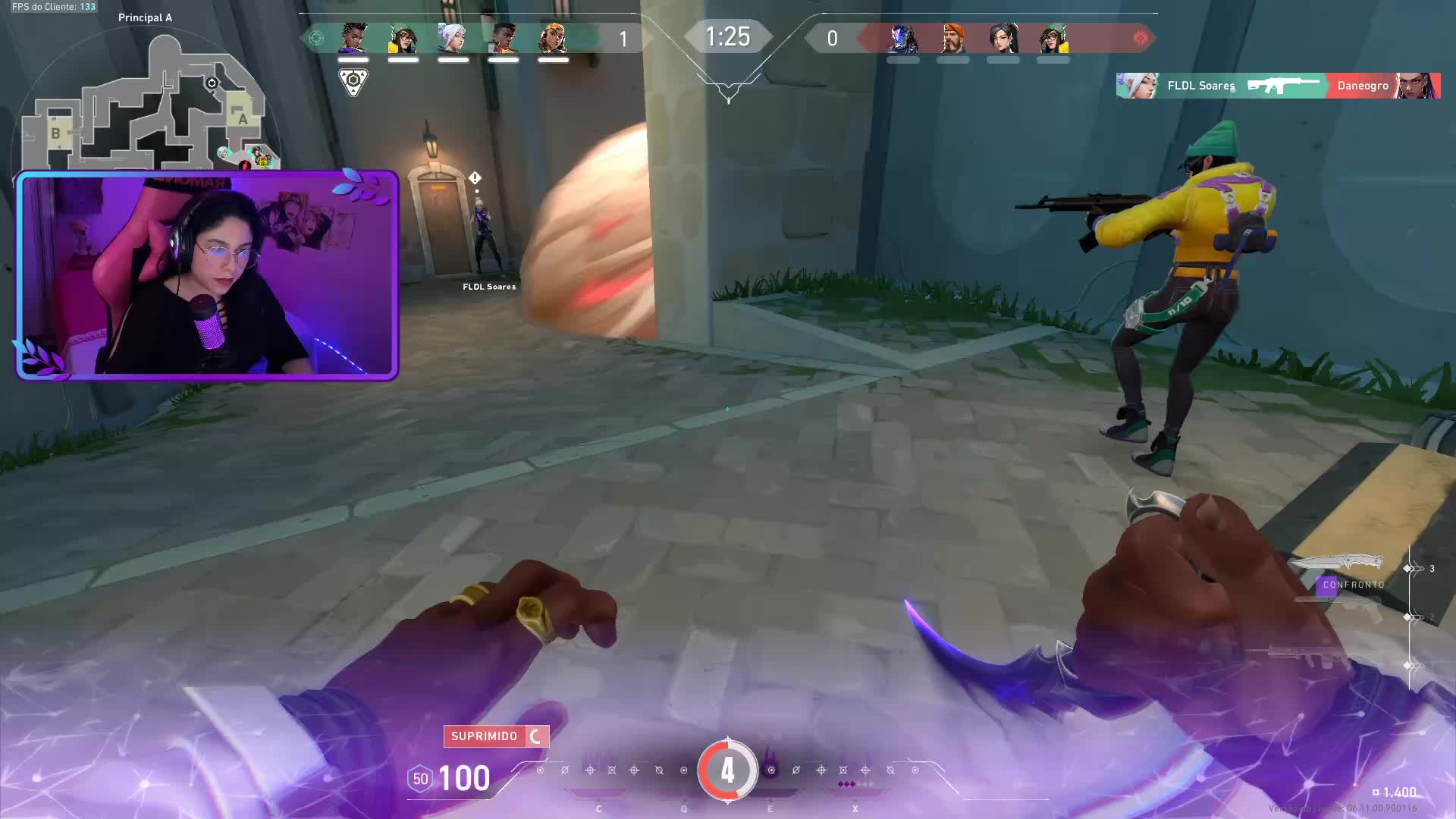Click the Suprimido status badge

coord(496,736)
